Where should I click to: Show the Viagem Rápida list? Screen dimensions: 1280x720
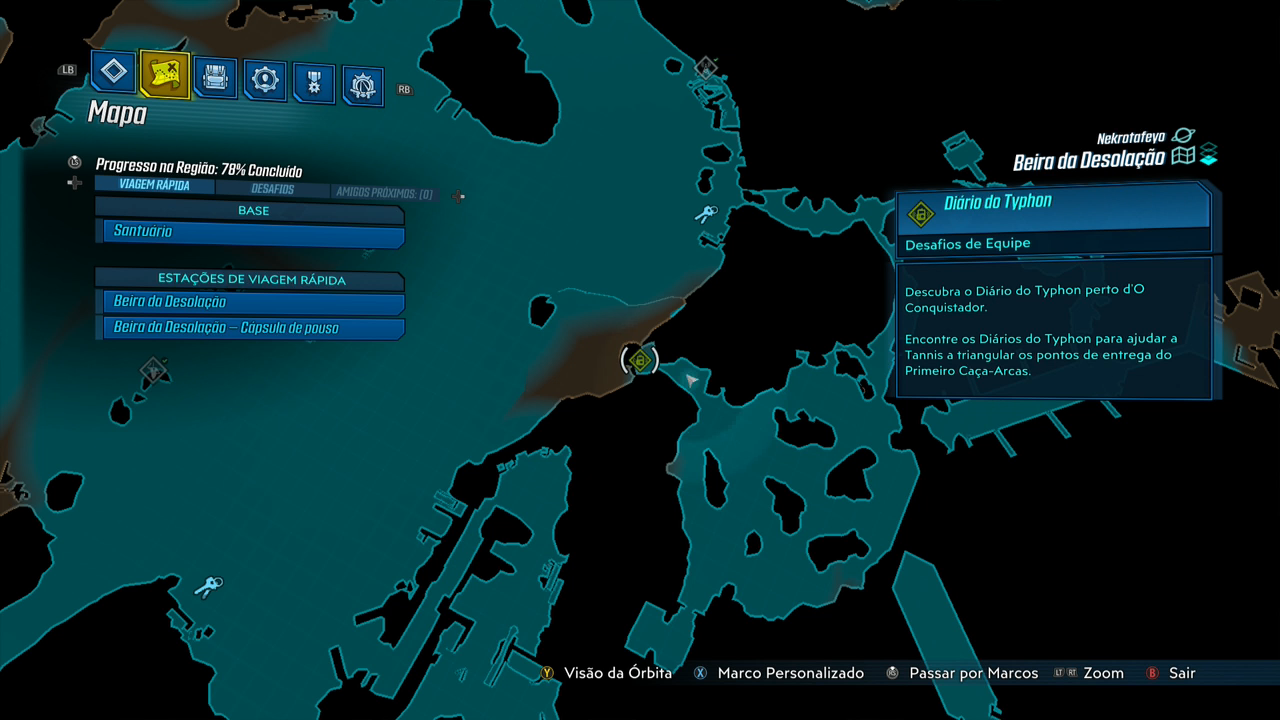(154, 185)
